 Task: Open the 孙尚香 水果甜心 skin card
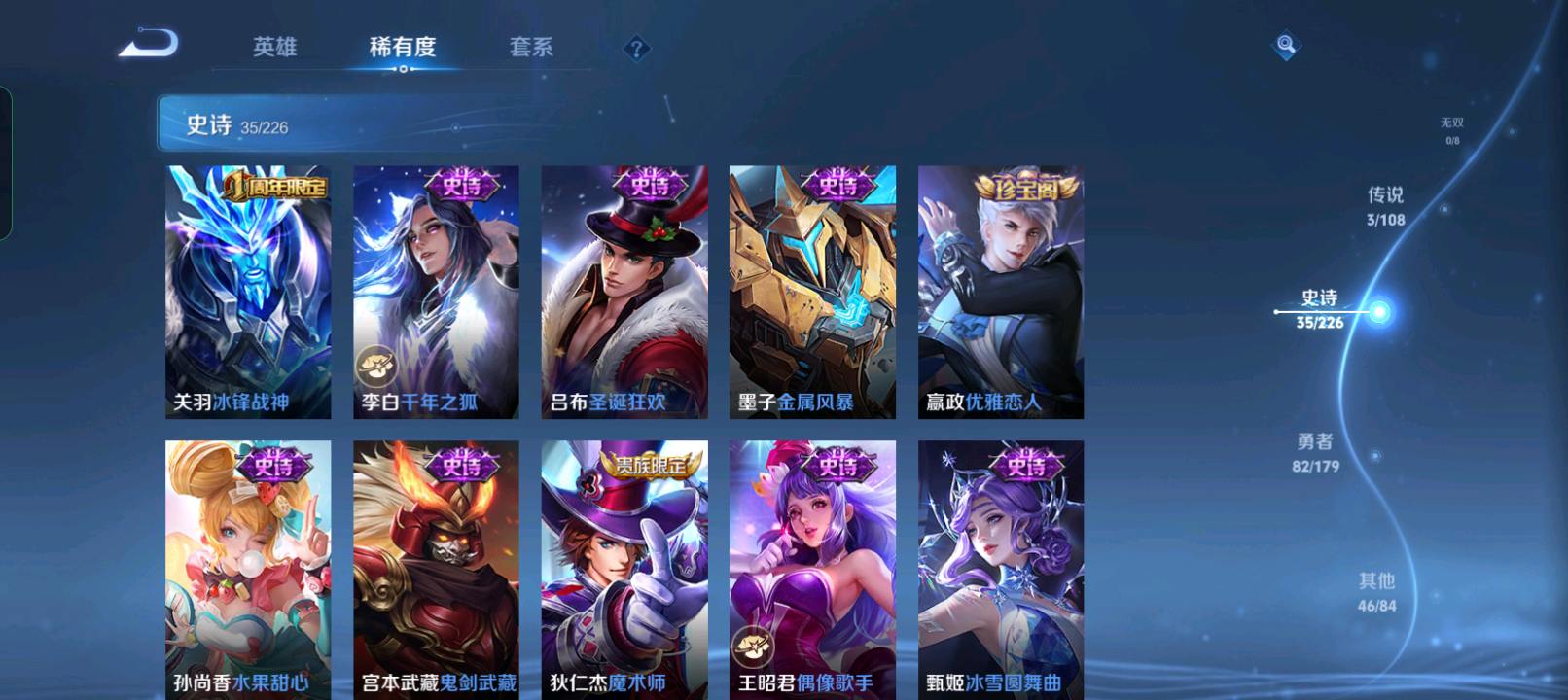(248, 569)
